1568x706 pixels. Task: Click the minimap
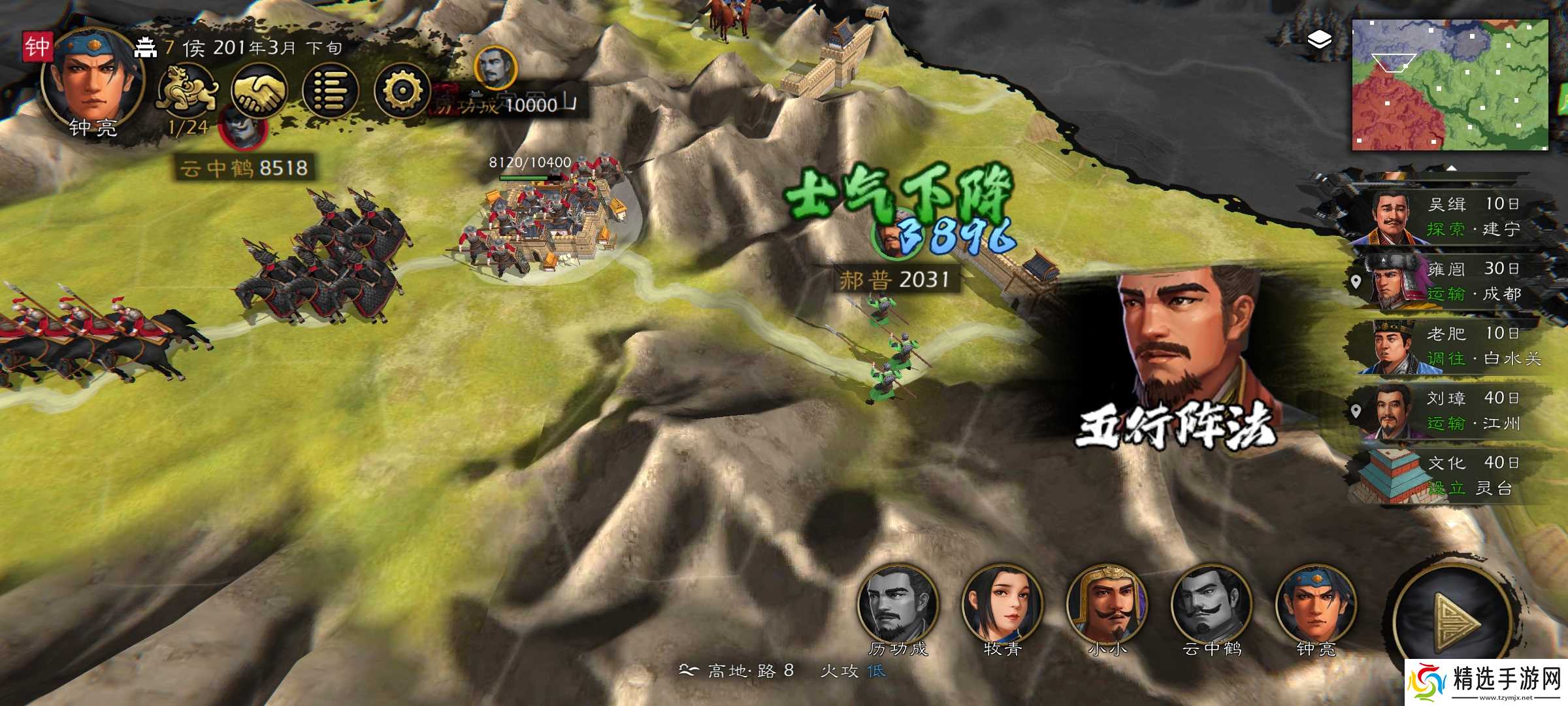click(x=1449, y=85)
